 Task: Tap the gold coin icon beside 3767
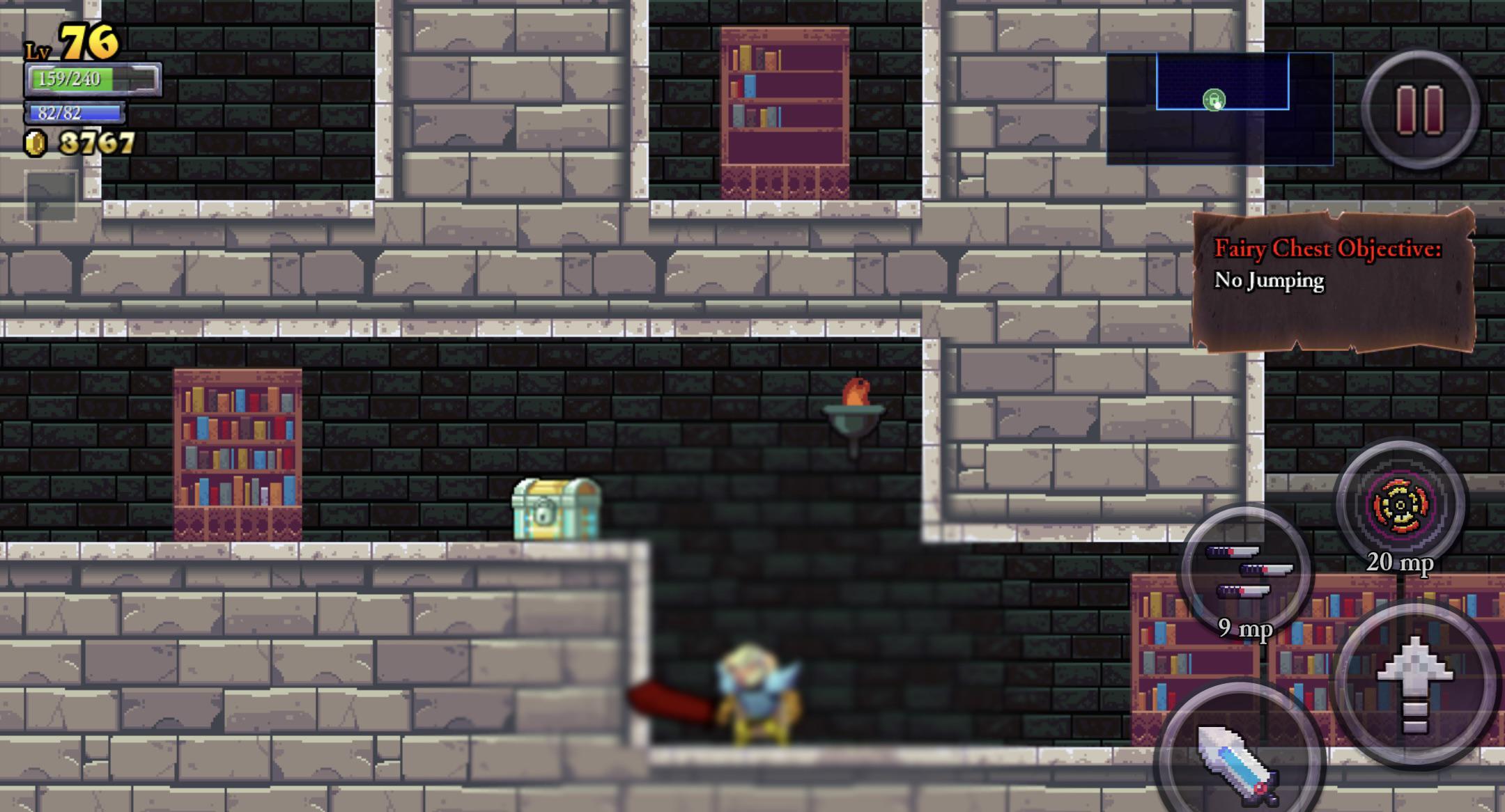tap(36, 144)
